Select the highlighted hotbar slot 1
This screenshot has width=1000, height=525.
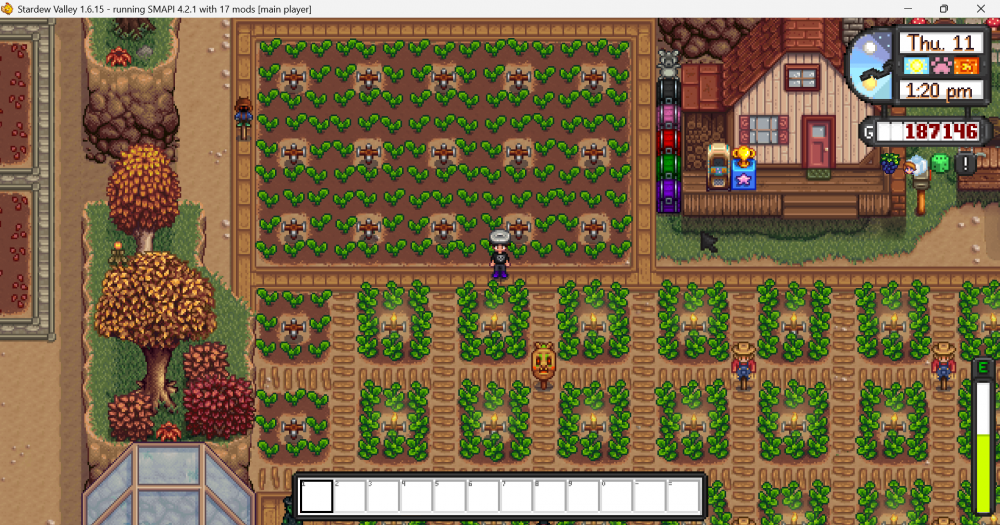click(317, 496)
